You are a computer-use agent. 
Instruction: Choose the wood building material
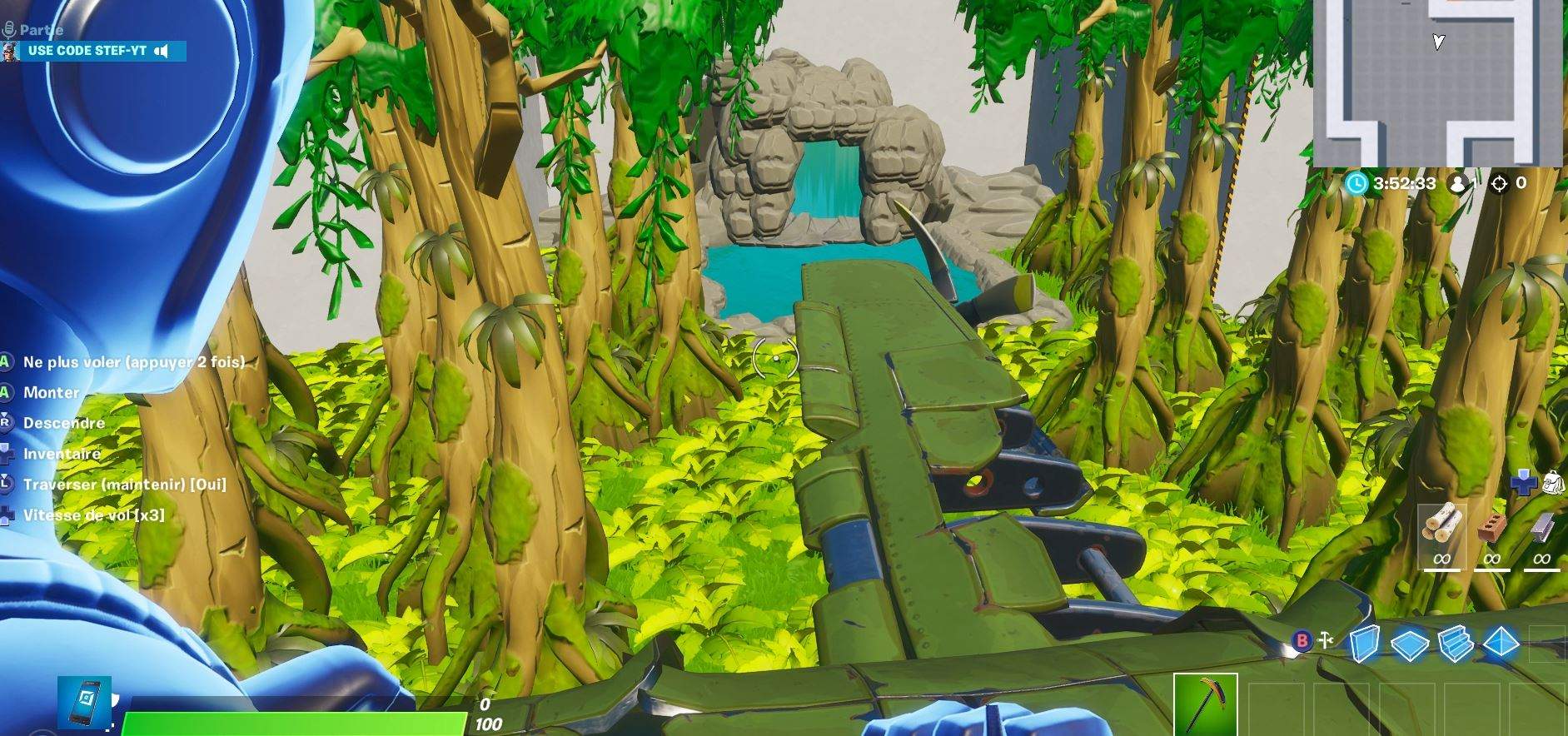1441,528
